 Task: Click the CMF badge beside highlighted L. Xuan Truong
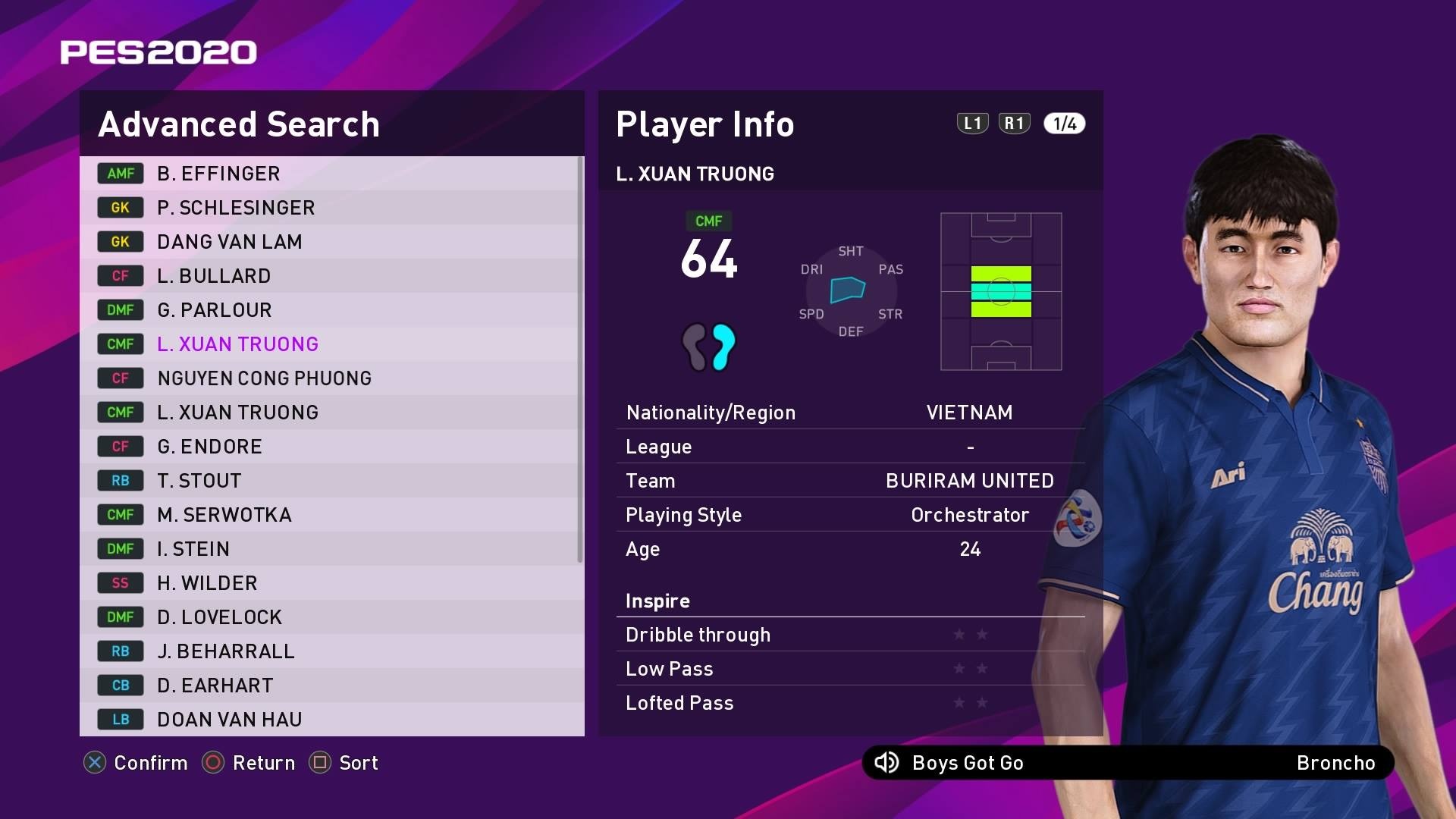[x=120, y=344]
